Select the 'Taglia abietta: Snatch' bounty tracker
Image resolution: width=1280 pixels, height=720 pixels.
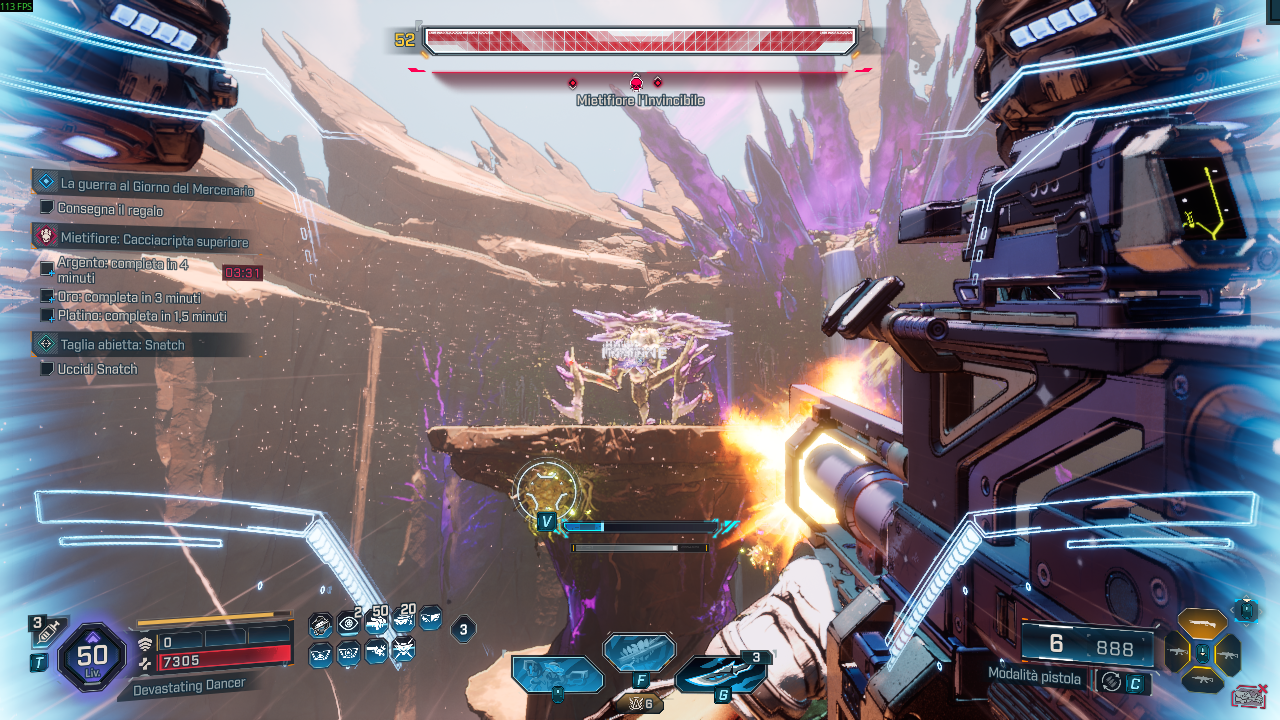pos(122,345)
